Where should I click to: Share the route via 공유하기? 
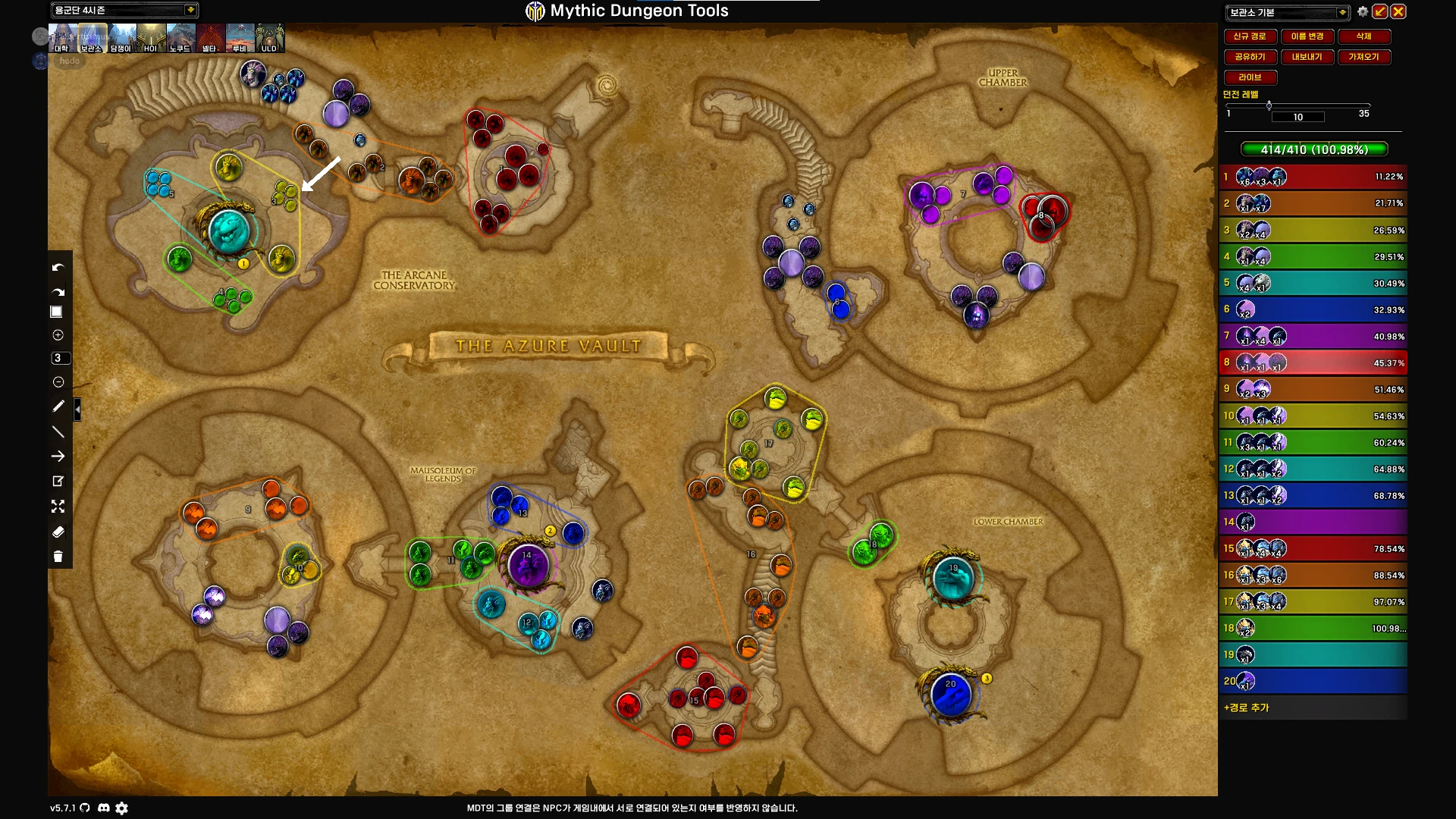[x=1249, y=57]
